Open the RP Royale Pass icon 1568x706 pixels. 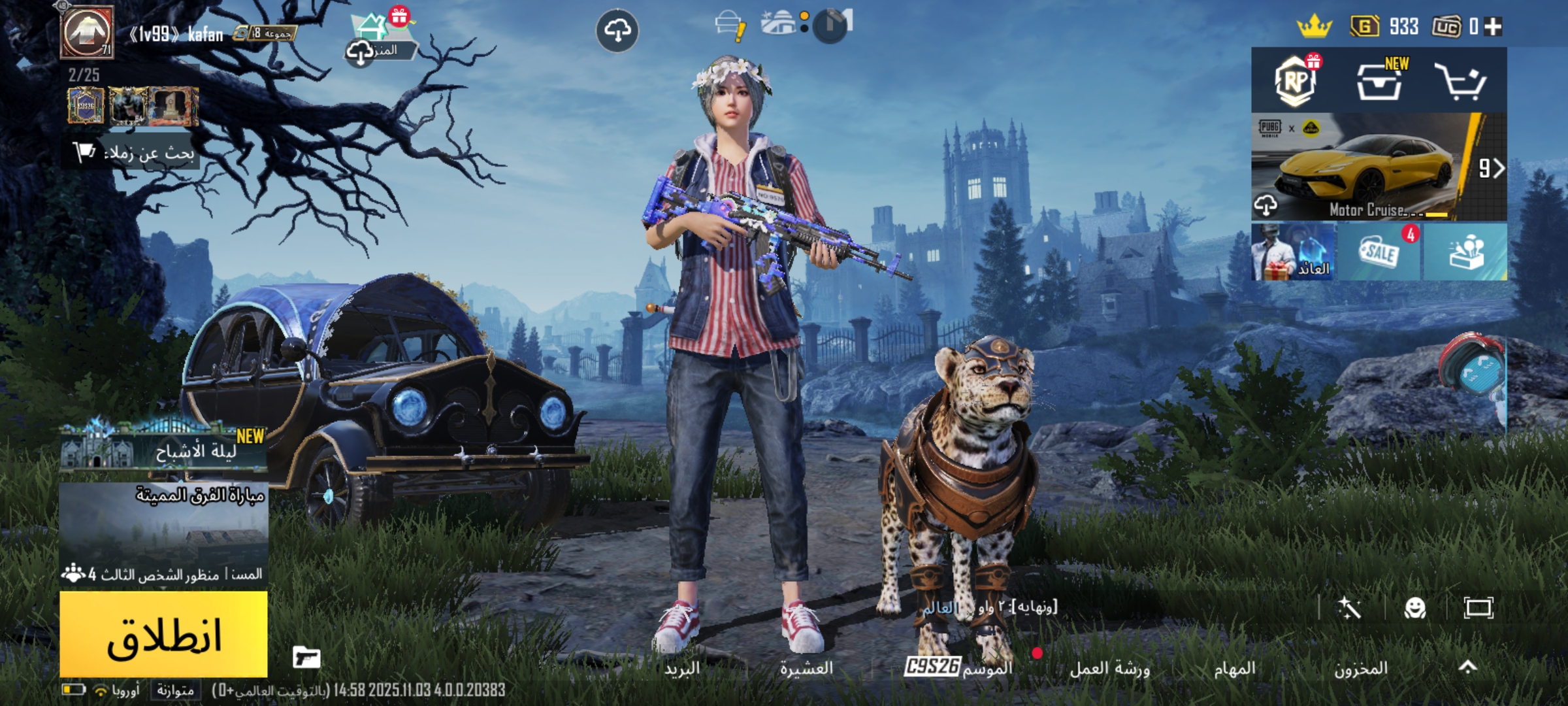coord(1295,81)
